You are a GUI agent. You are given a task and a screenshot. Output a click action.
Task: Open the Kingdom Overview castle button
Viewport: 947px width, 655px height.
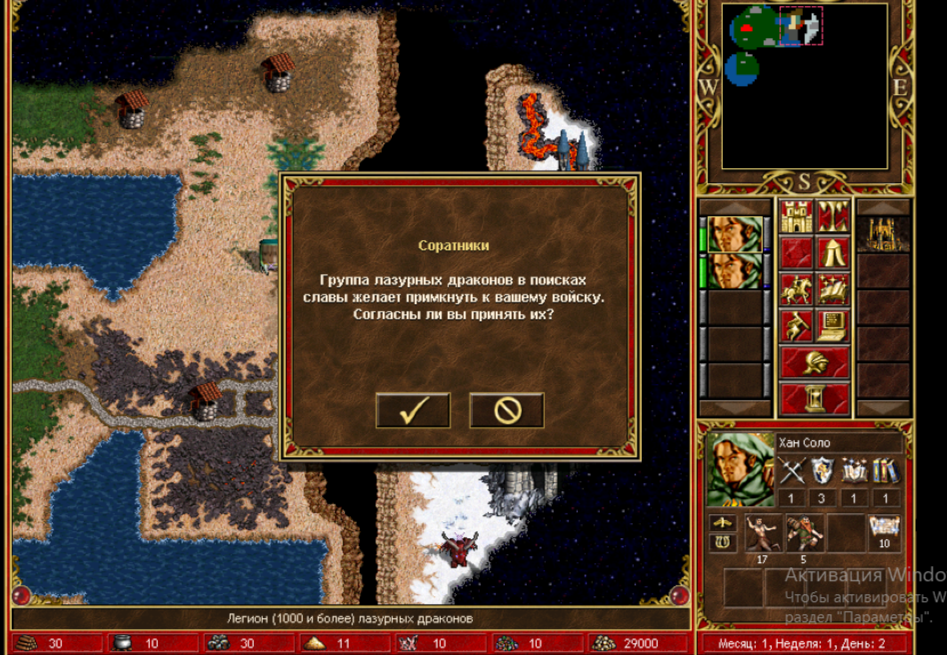[796, 216]
